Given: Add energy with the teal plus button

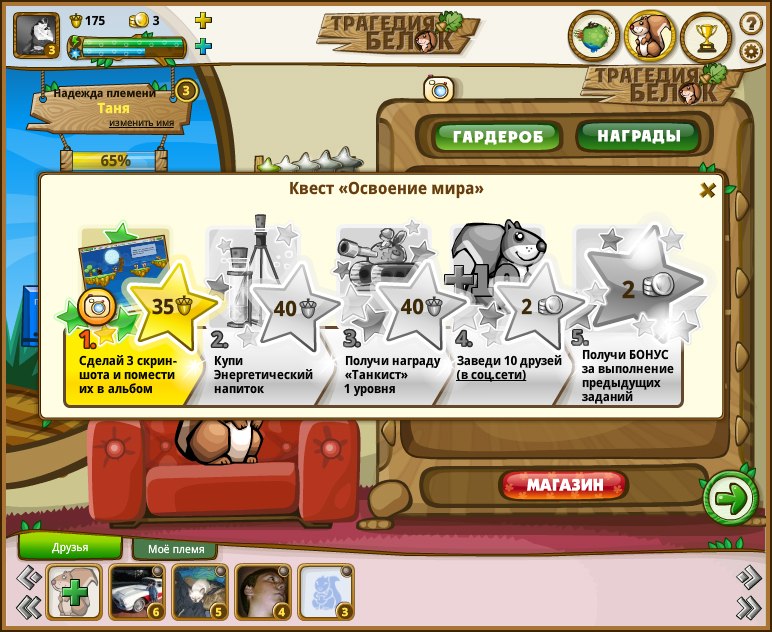Looking at the screenshot, I should click(203, 45).
